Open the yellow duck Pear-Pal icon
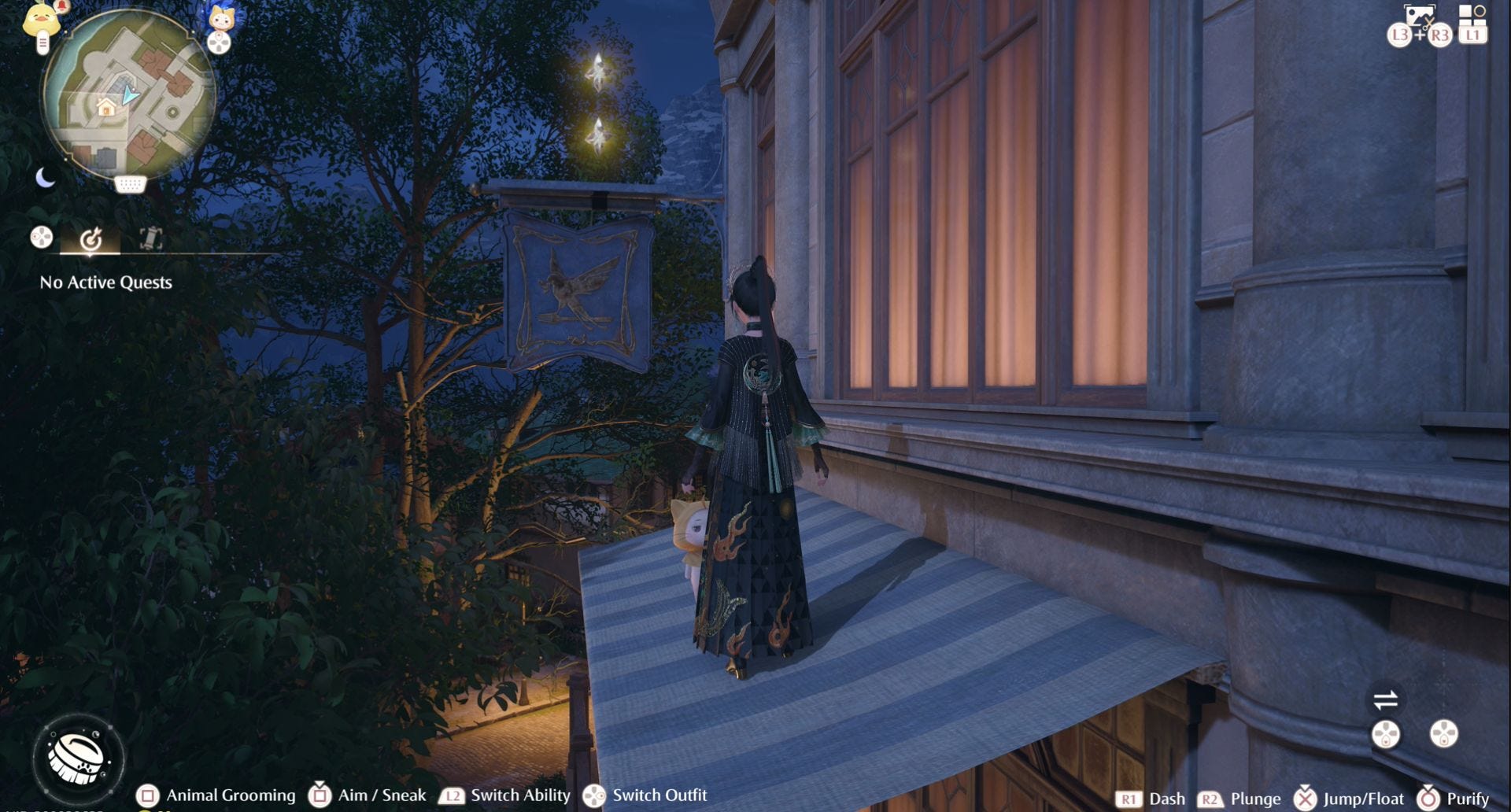The width and height of the screenshot is (1511, 812). (40, 20)
